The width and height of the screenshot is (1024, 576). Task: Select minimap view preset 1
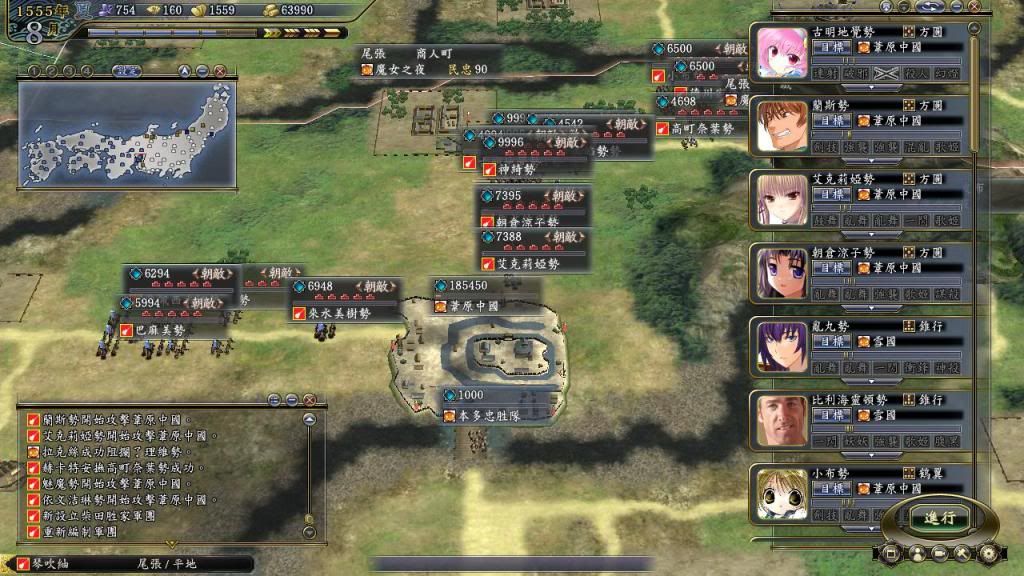click(33, 71)
